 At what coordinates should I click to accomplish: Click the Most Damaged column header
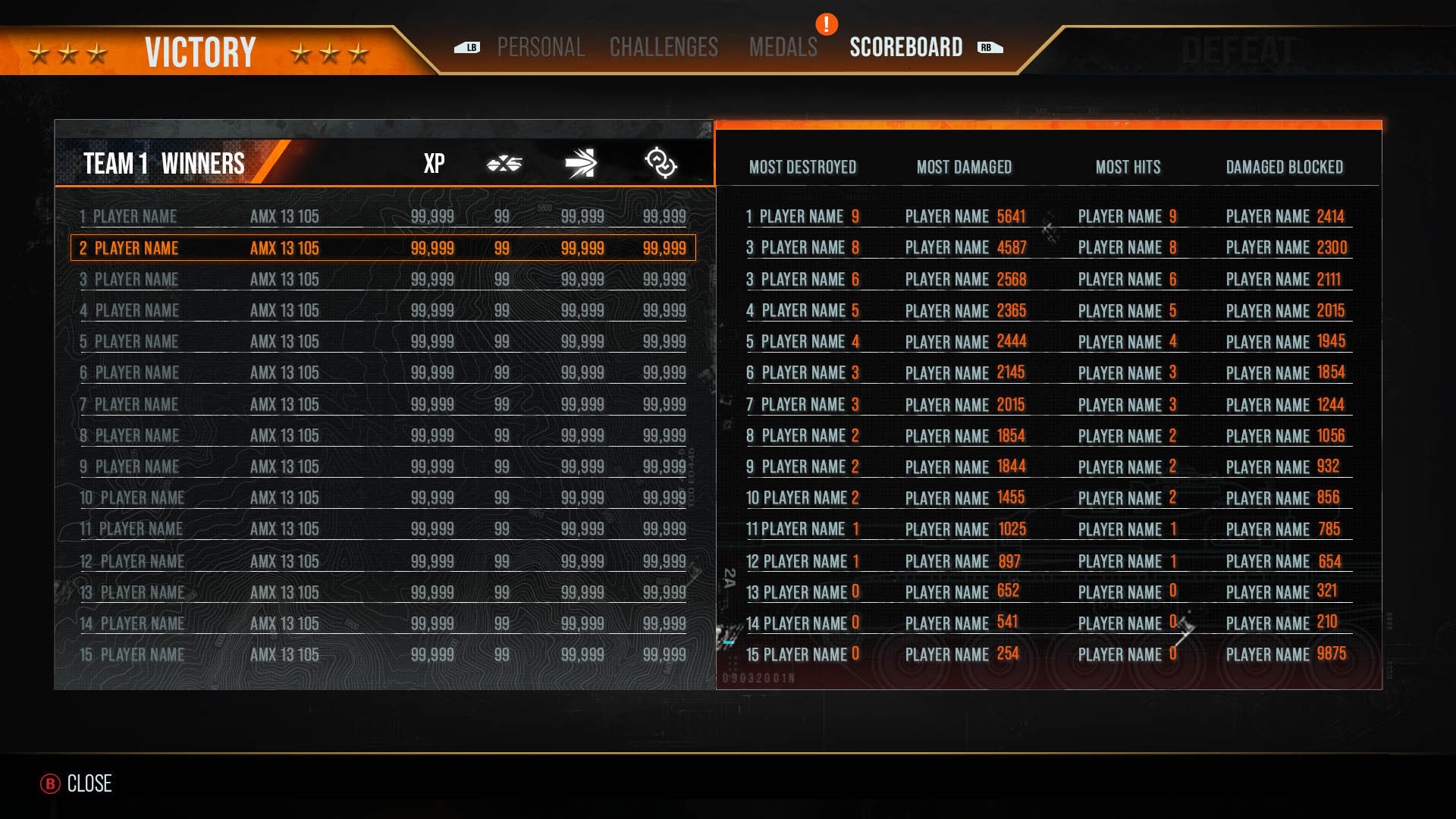964,167
